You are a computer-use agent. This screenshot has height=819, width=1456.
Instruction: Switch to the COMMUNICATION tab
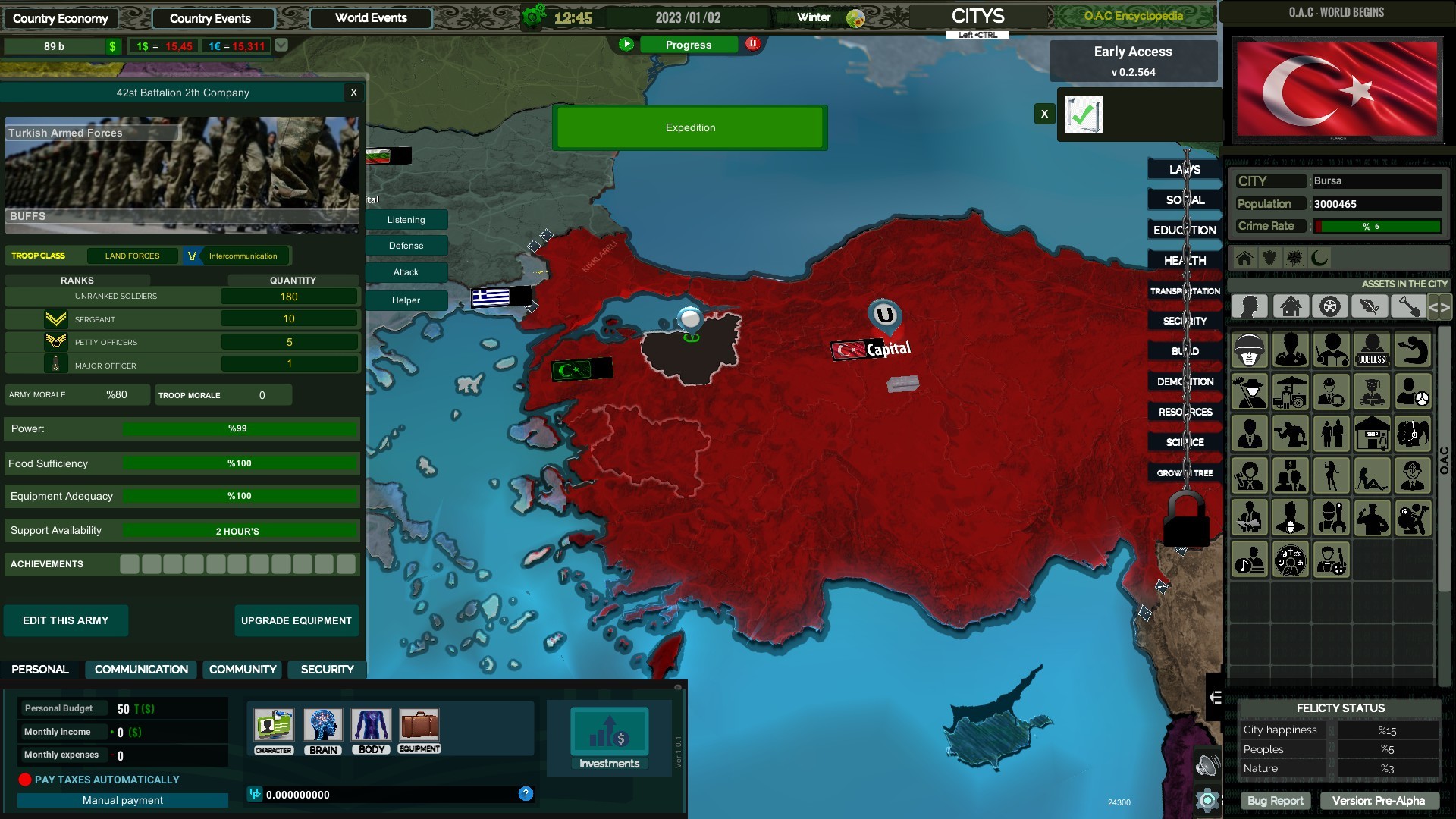tap(140, 670)
